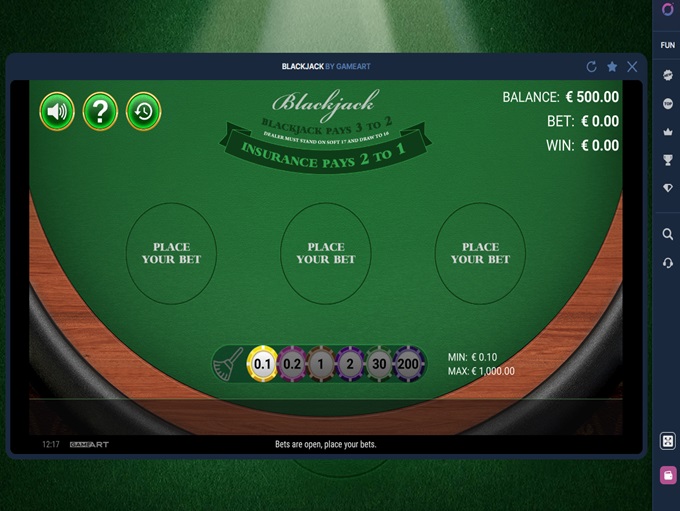Screen dimensions: 680x511
Task: Reload the game with the refresh icon
Action: click(x=591, y=67)
